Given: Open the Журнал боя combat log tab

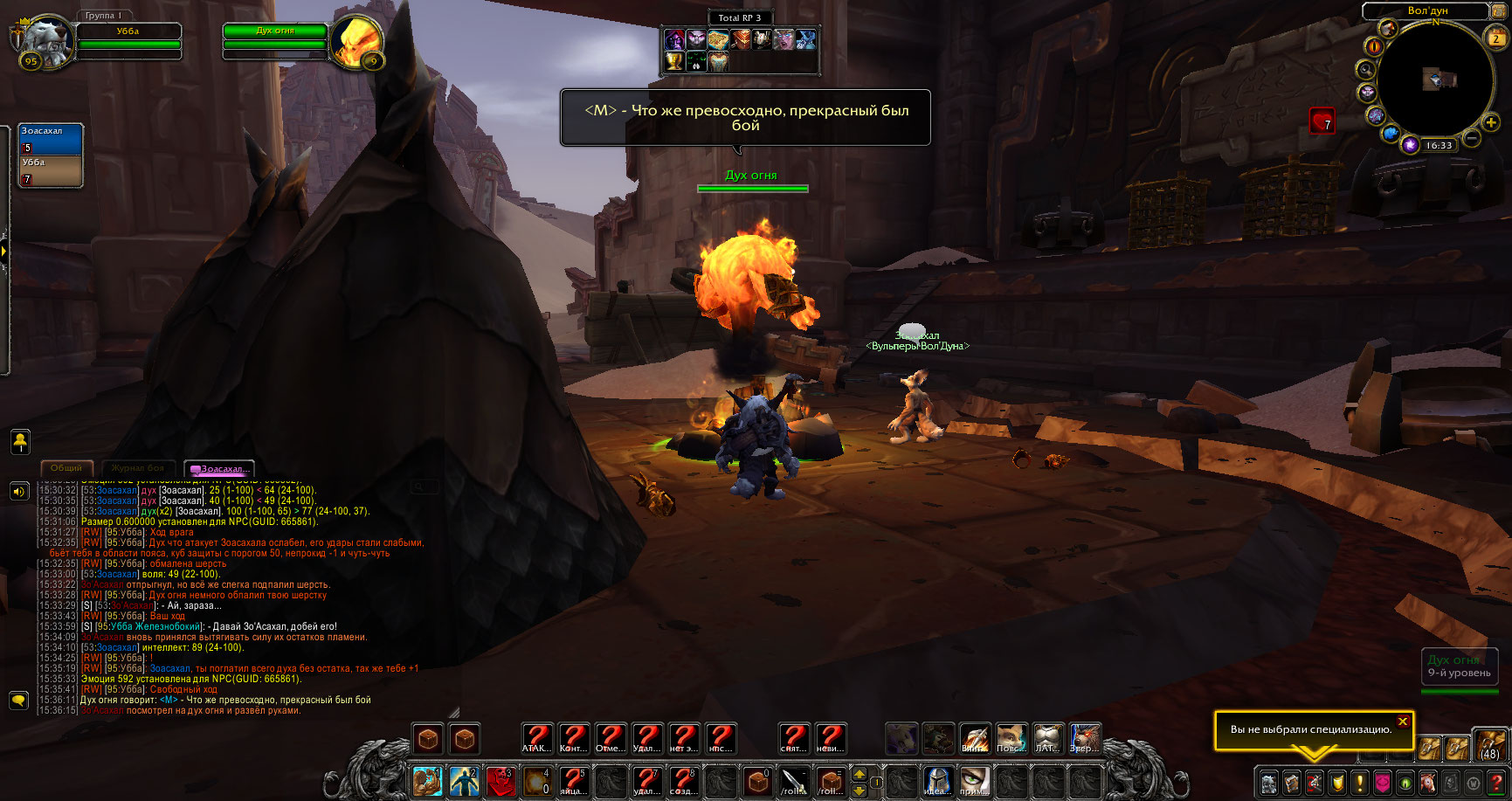Looking at the screenshot, I should click(138, 468).
